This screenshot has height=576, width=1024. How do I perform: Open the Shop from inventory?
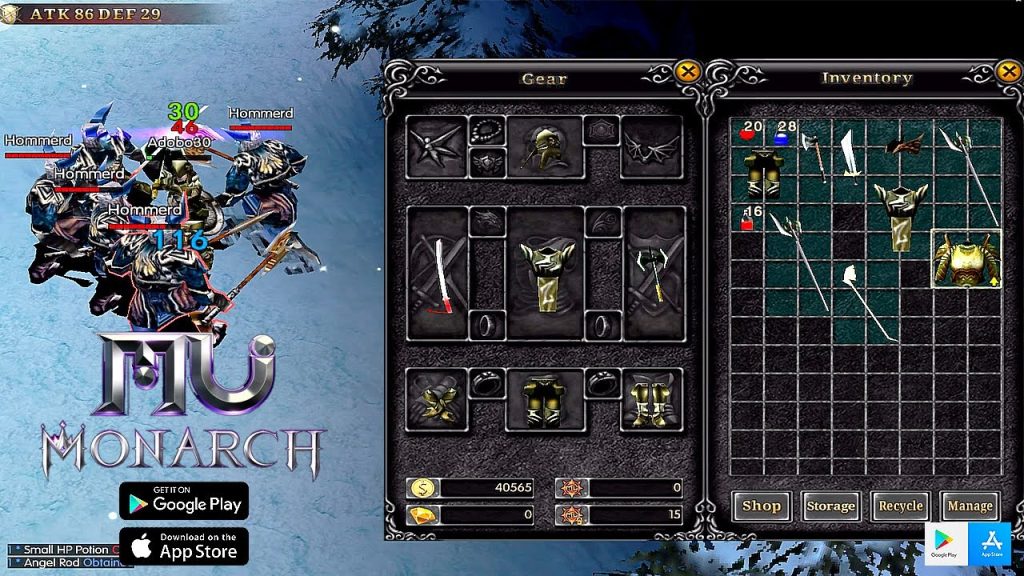click(761, 506)
